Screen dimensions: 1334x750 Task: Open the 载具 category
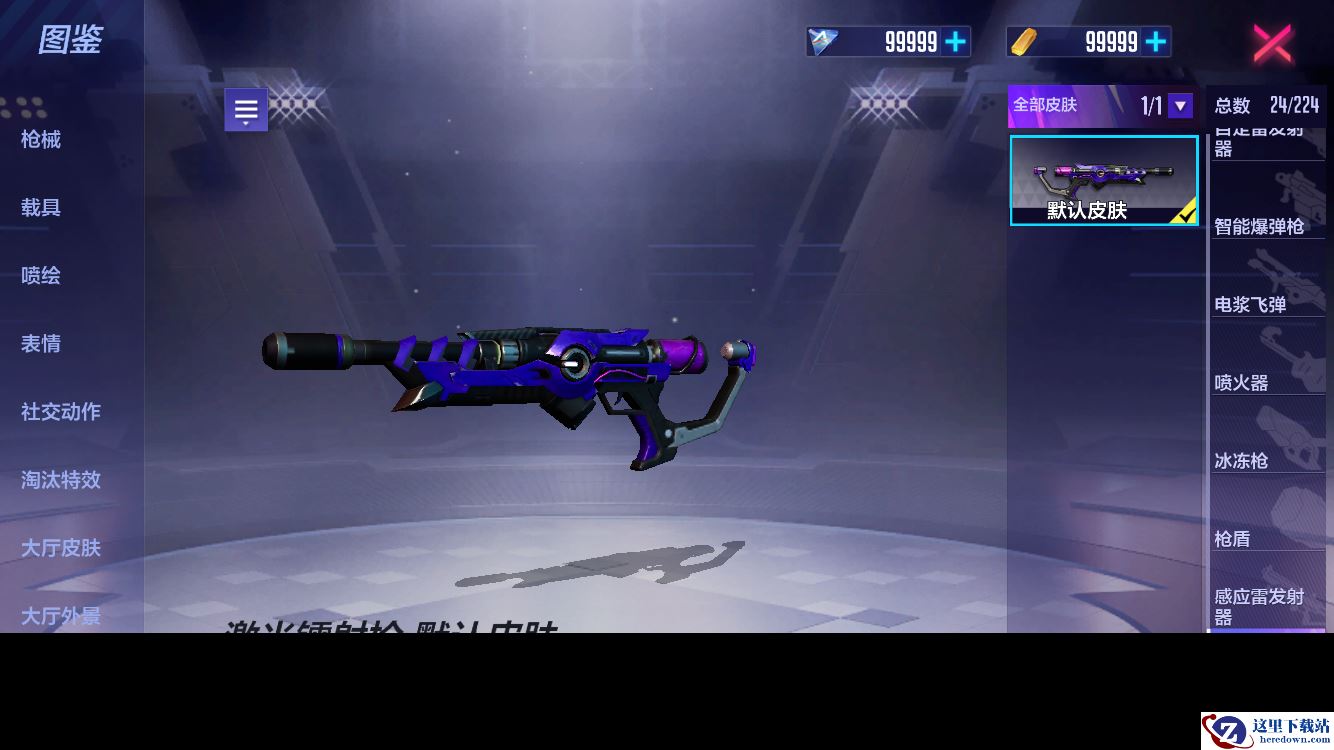[41, 207]
